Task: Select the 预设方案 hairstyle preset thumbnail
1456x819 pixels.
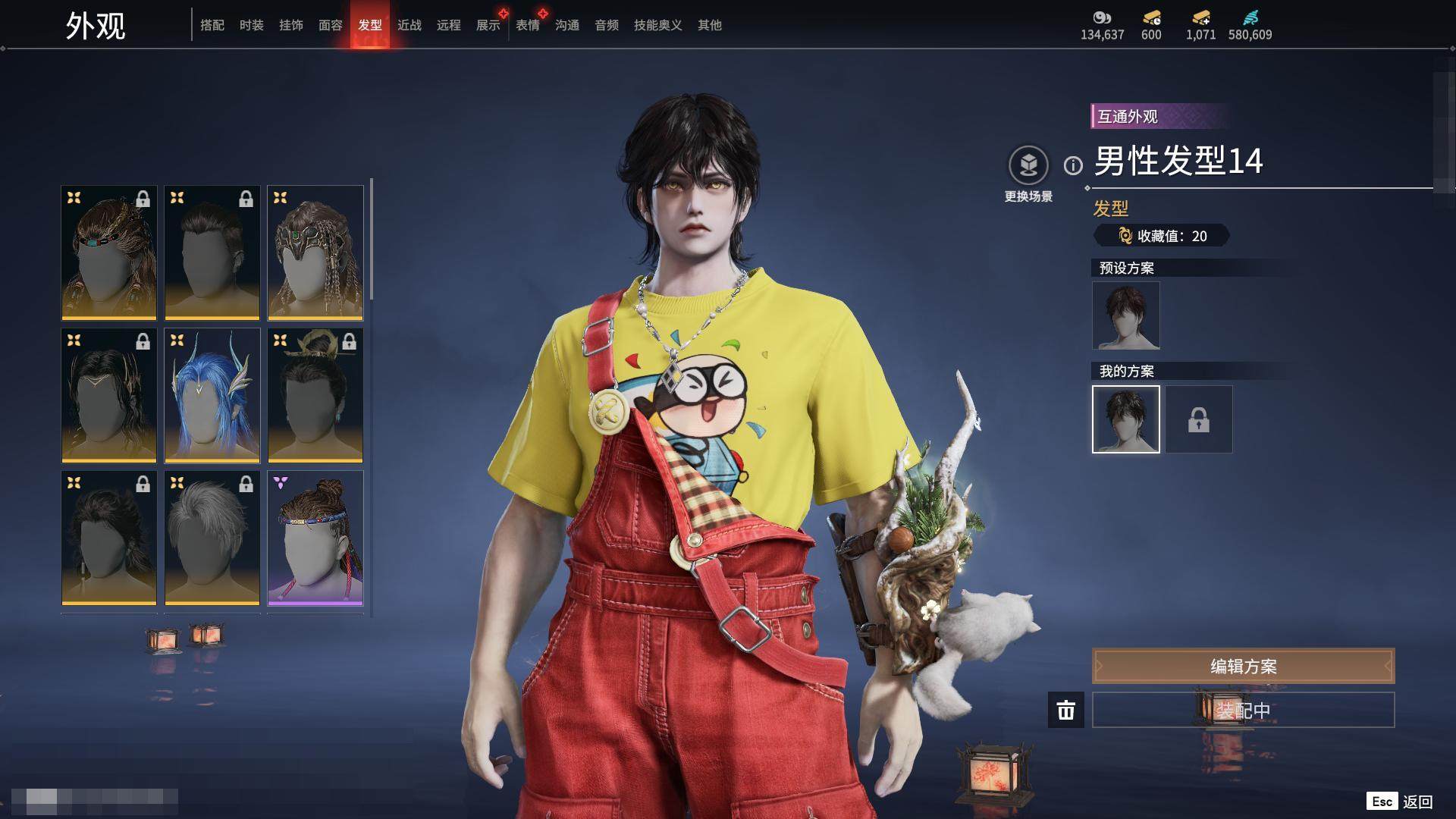Action: (1125, 315)
